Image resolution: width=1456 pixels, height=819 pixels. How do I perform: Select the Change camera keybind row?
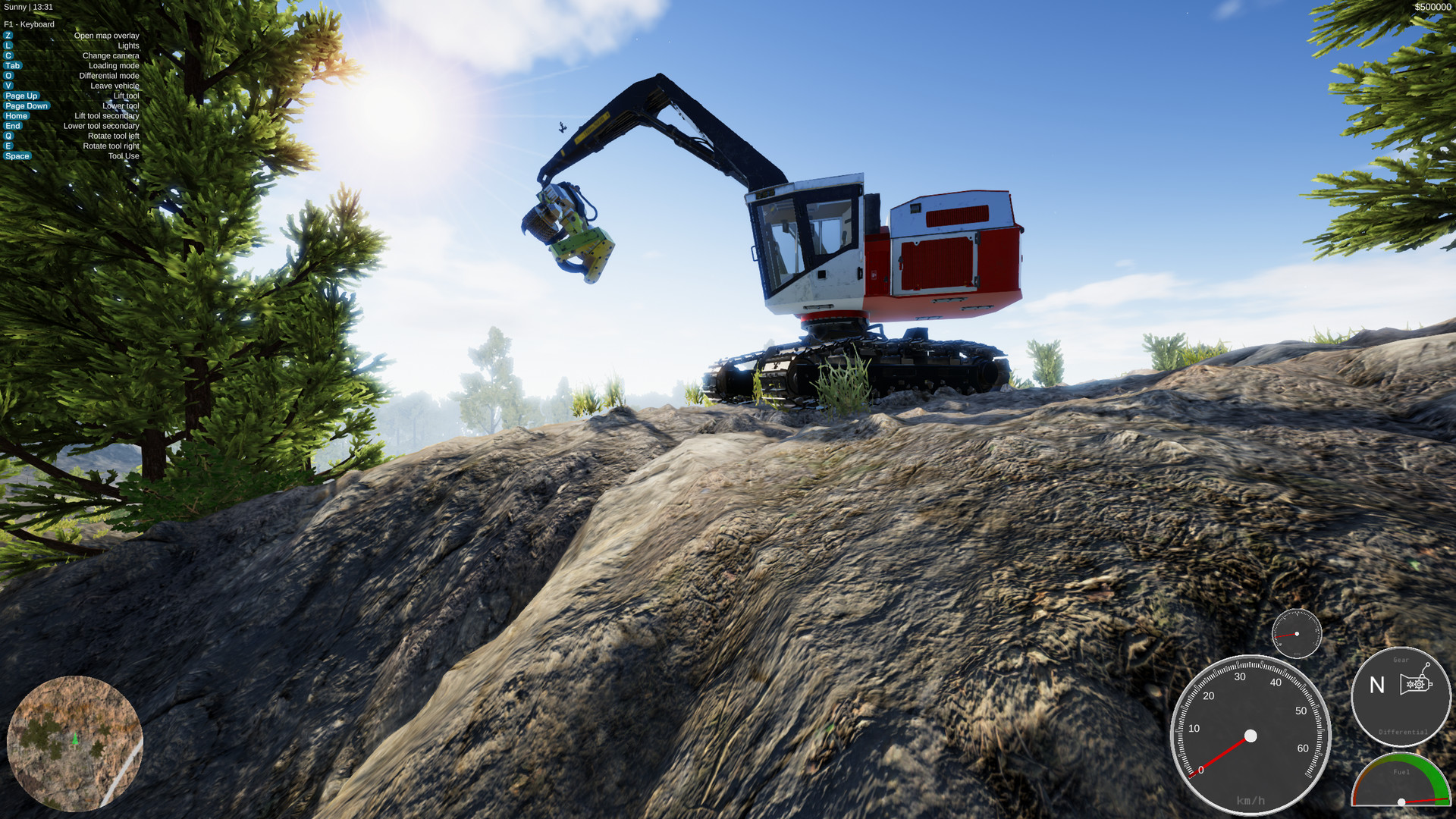point(111,55)
